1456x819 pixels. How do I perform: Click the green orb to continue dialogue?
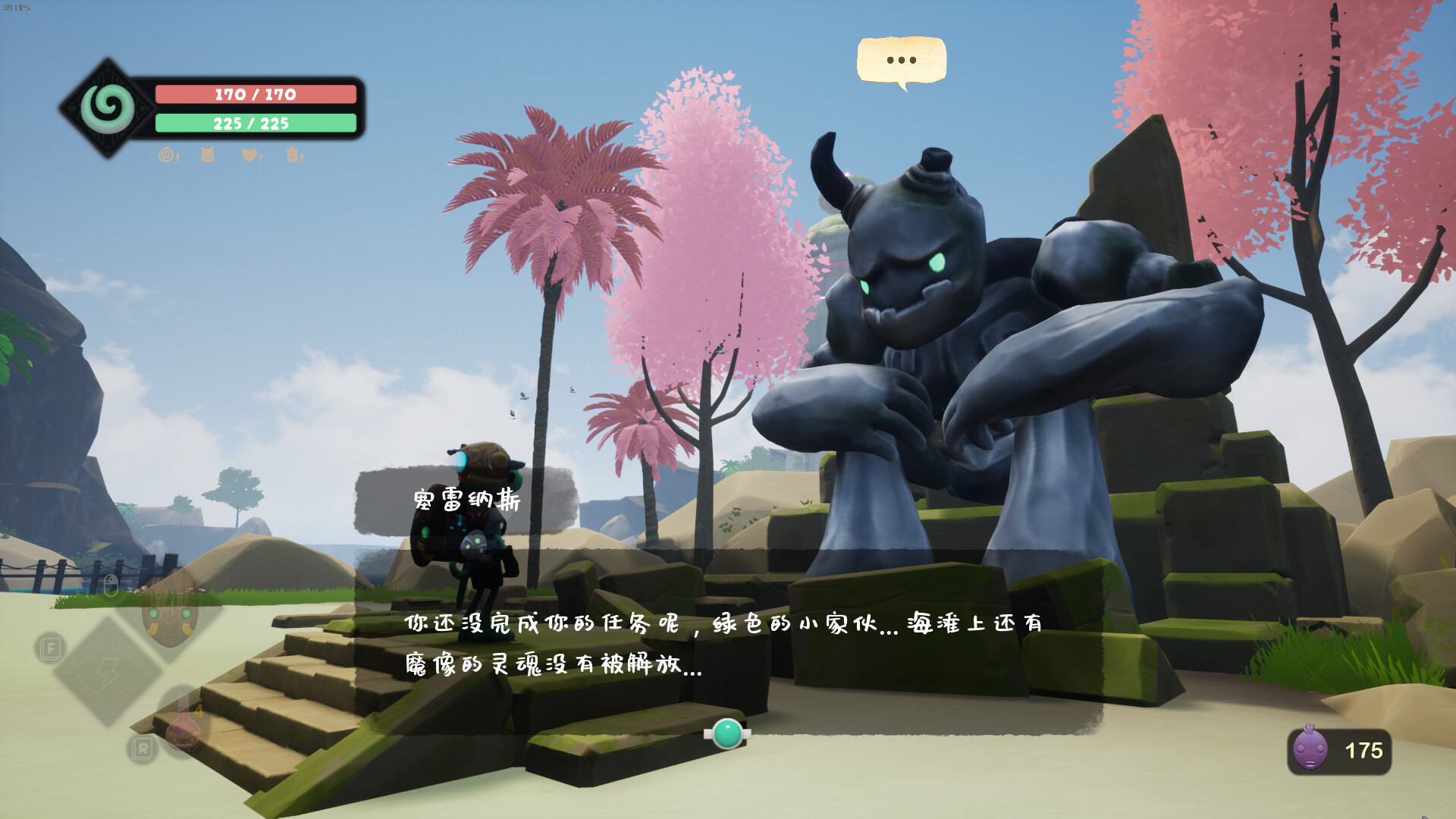pyautogui.click(x=727, y=733)
